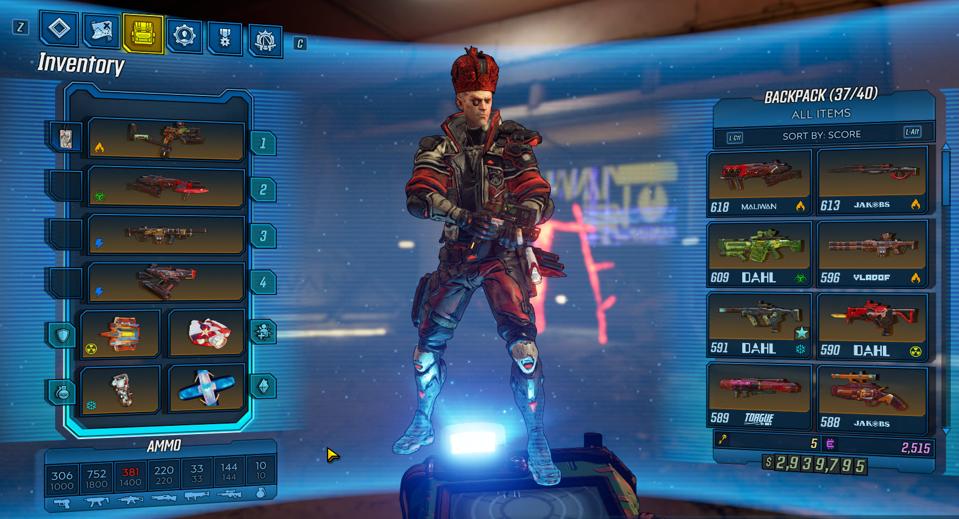Image resolution: width=959 pixels, height=519 pixels.
Task: Pick the 596 score Vladof weapon
Action: [x=872, y=254]
